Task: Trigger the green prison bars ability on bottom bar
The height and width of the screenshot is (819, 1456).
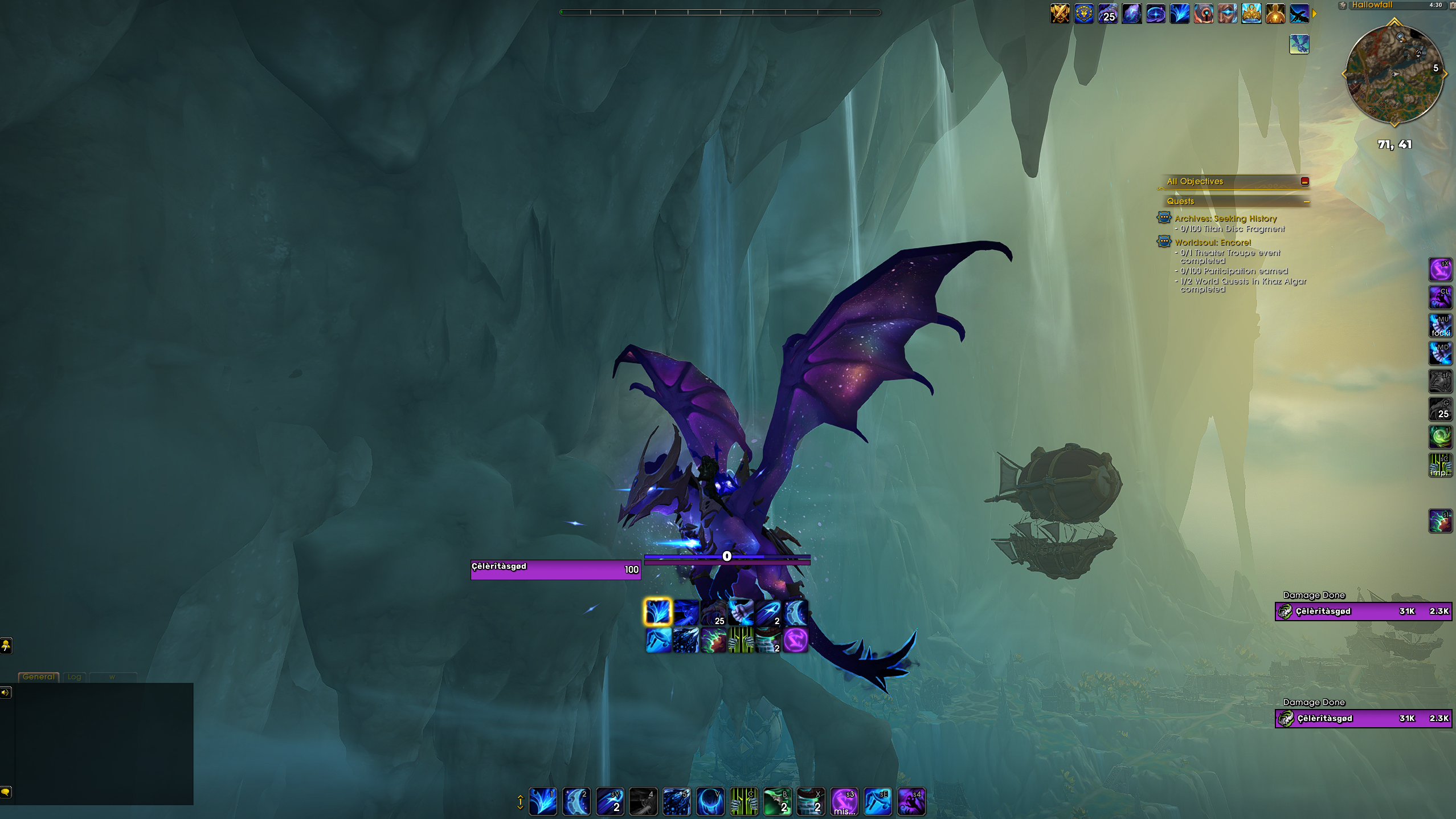Action: (743, 801)
